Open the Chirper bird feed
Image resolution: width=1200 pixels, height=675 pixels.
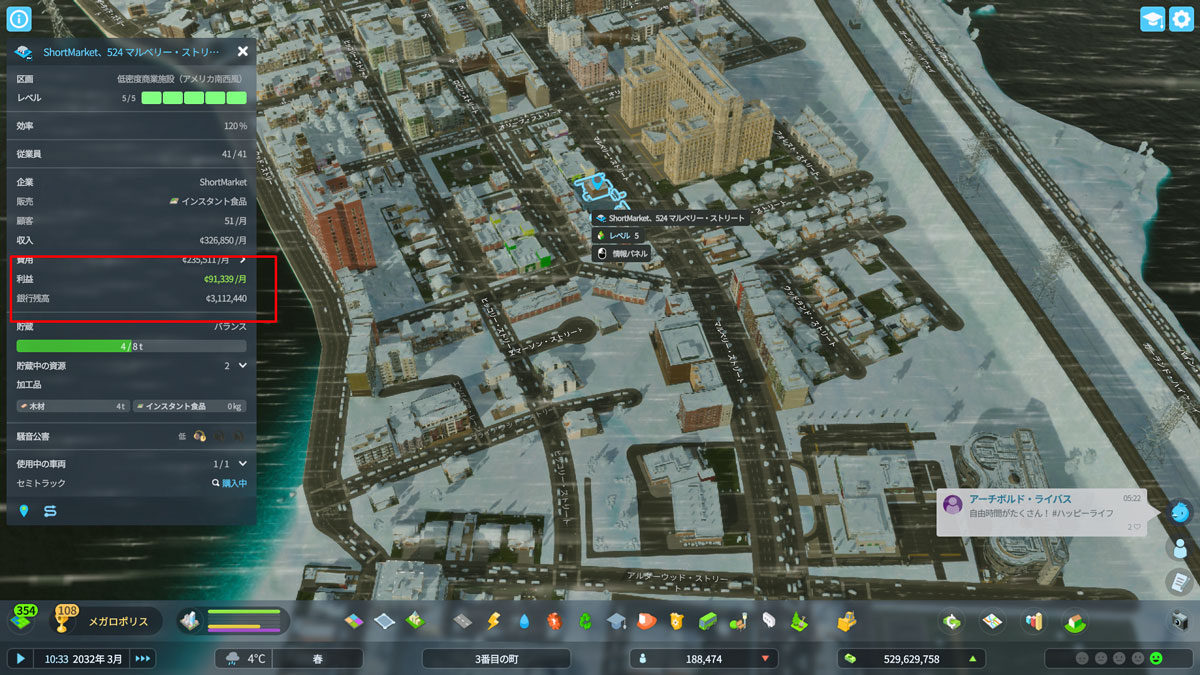[1180, 511]
